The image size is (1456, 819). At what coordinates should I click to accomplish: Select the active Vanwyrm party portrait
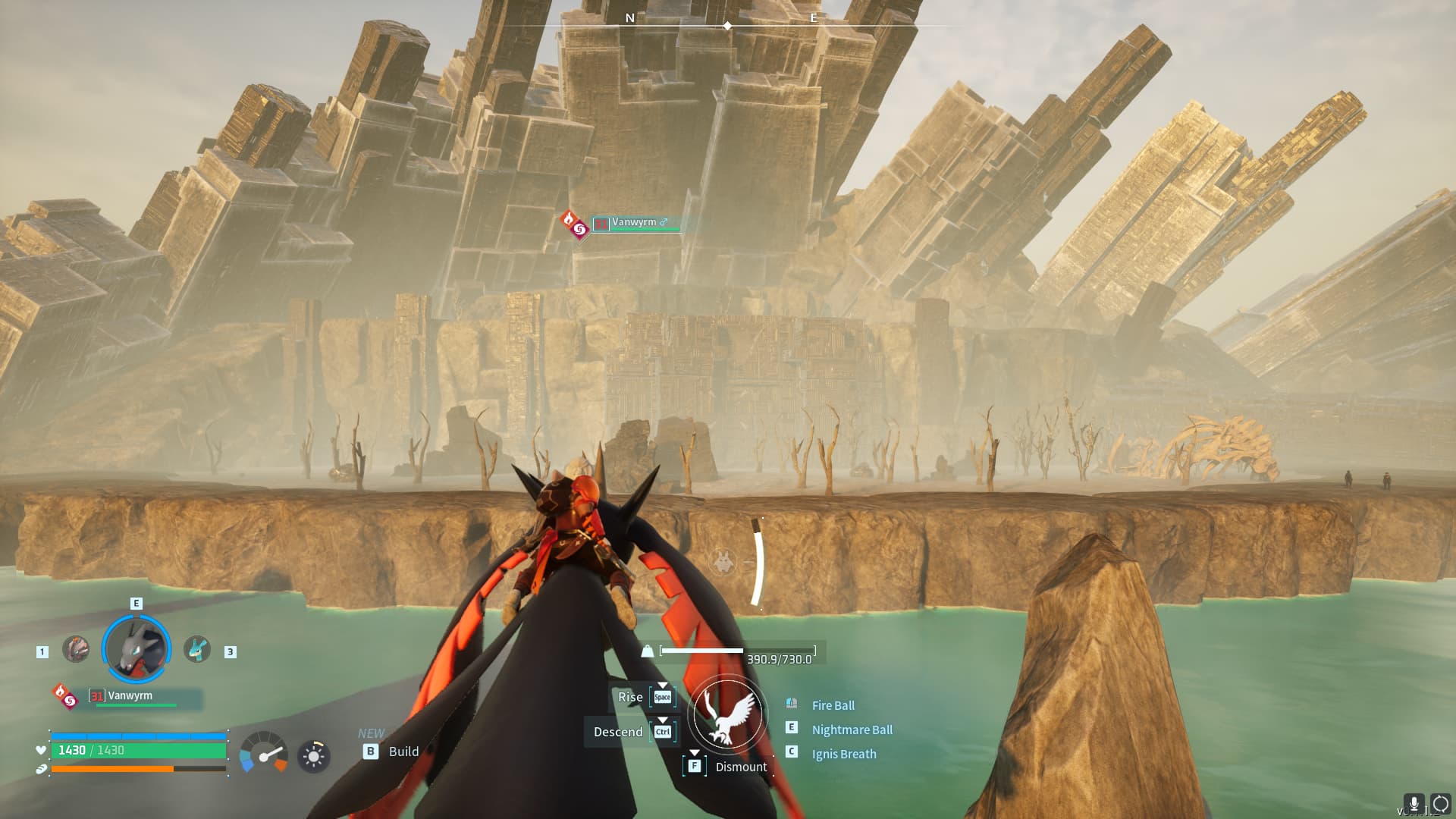(x=136, y=649)
